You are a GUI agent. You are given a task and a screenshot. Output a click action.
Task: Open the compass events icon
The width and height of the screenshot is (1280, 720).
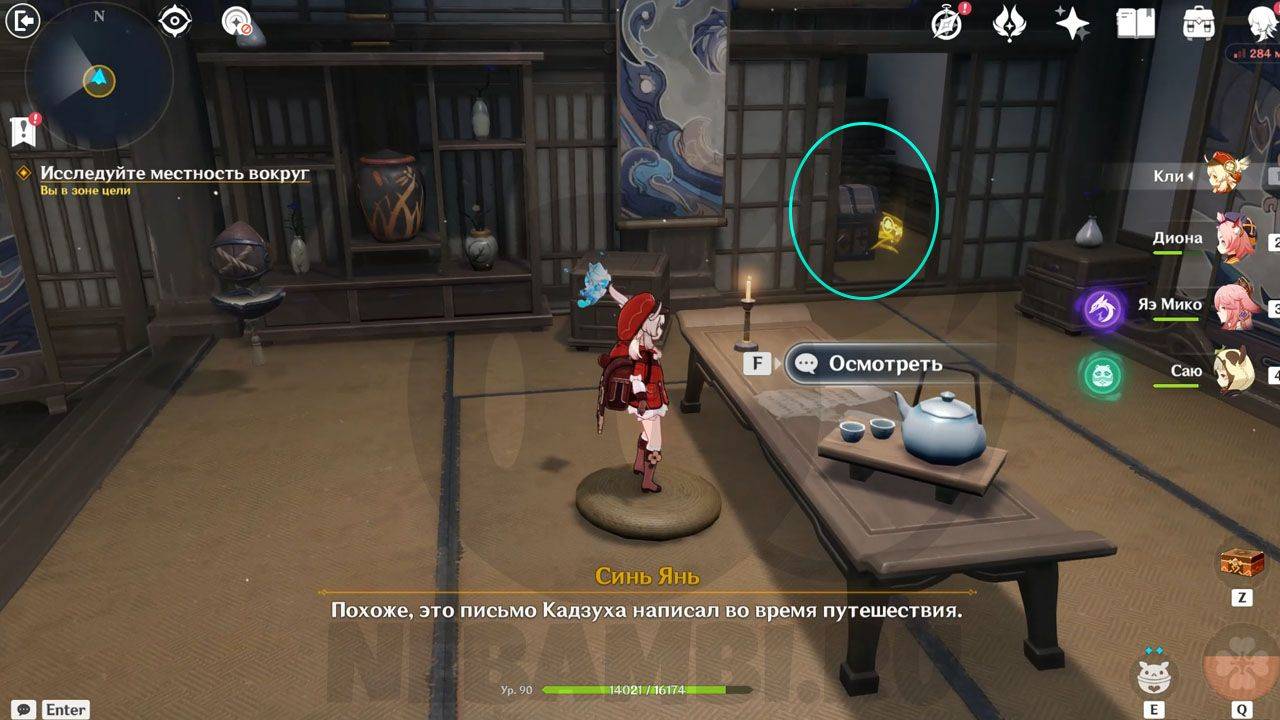[x=946, y=23]
